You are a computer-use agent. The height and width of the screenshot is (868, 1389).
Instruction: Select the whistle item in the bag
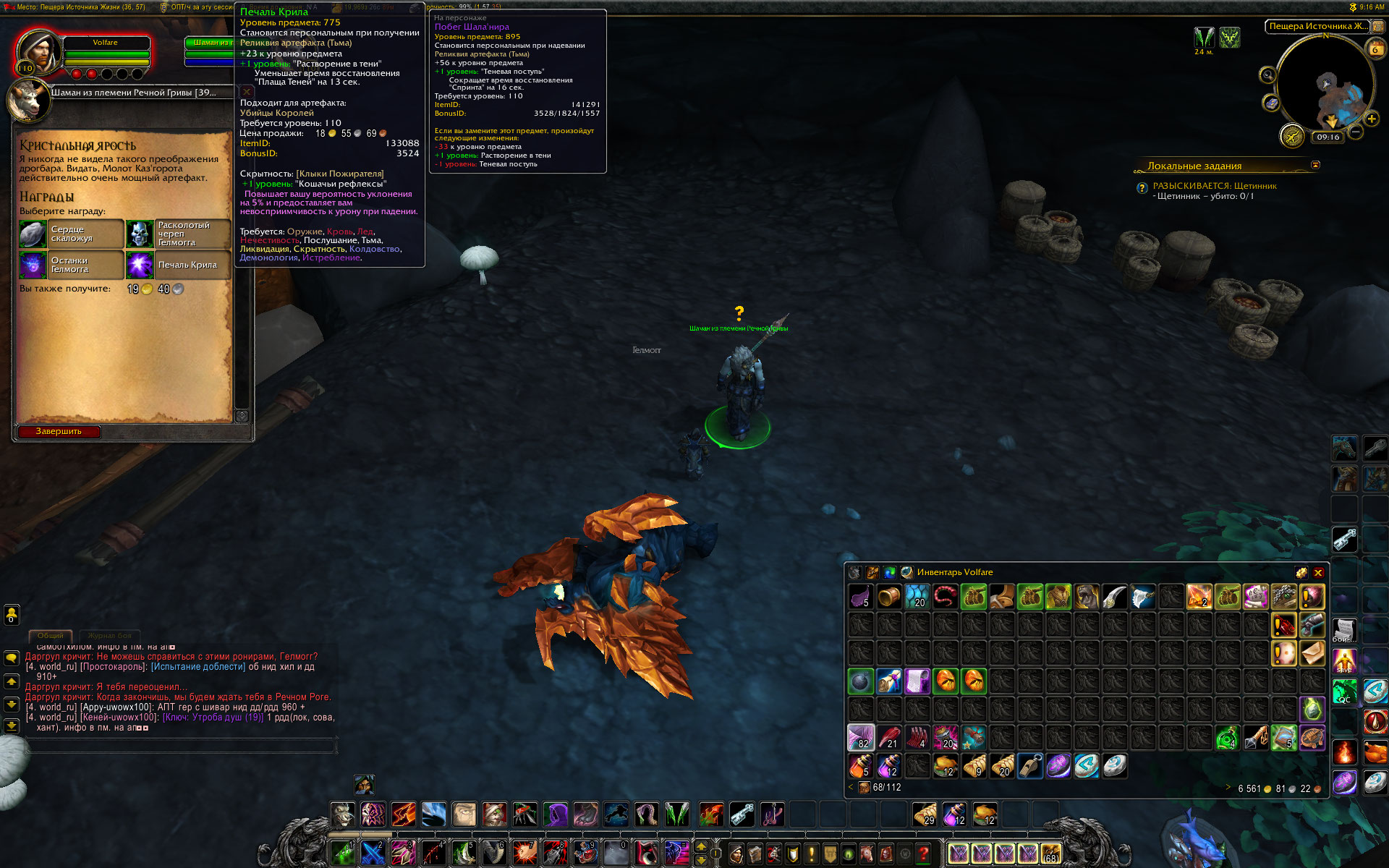coord(1030,766)
